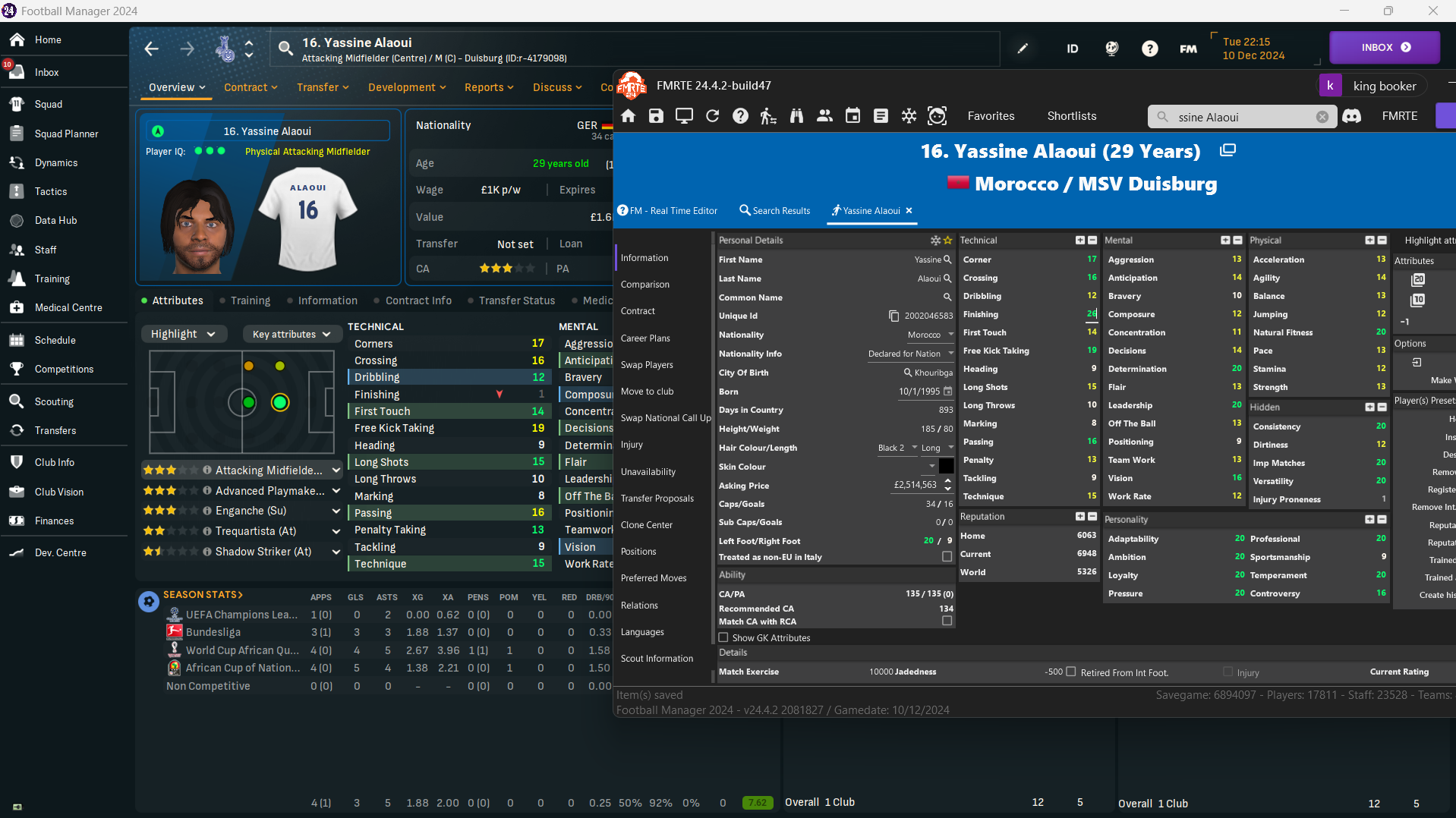Switch to the Search Results tab
This screenshot has height=818, width=1456.
(x=774, y=211)
